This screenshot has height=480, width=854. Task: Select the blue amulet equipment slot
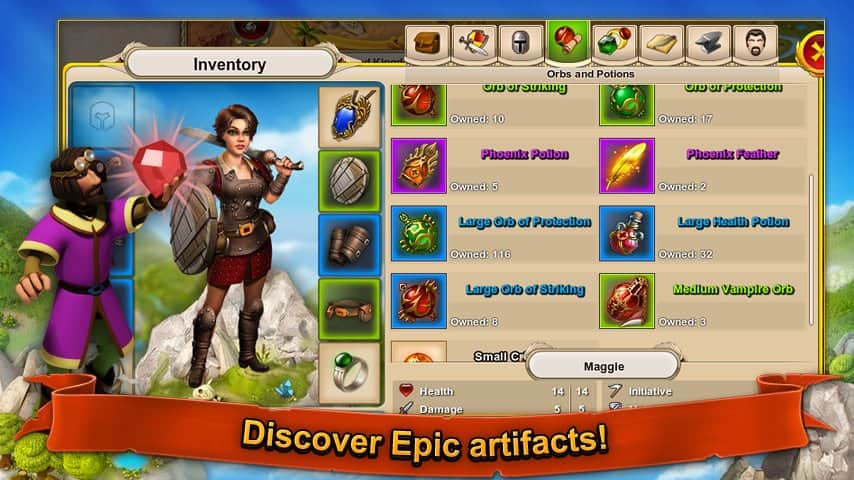(350, 115)
